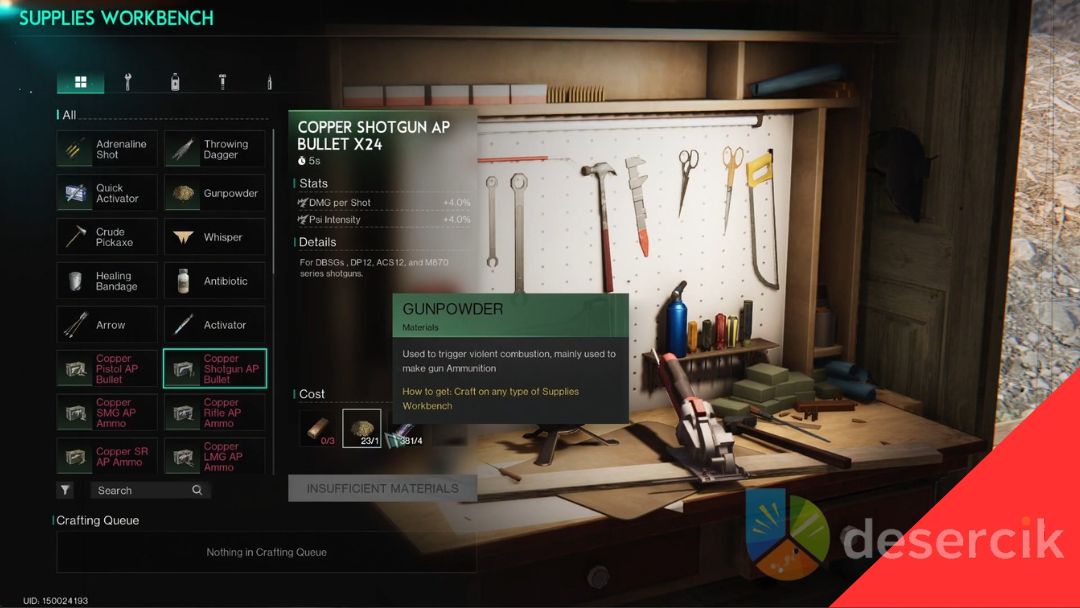Screen dimensions: 1080x608
Task: Click the Insufficient Materials craft button
Action: tap(382, 488)
